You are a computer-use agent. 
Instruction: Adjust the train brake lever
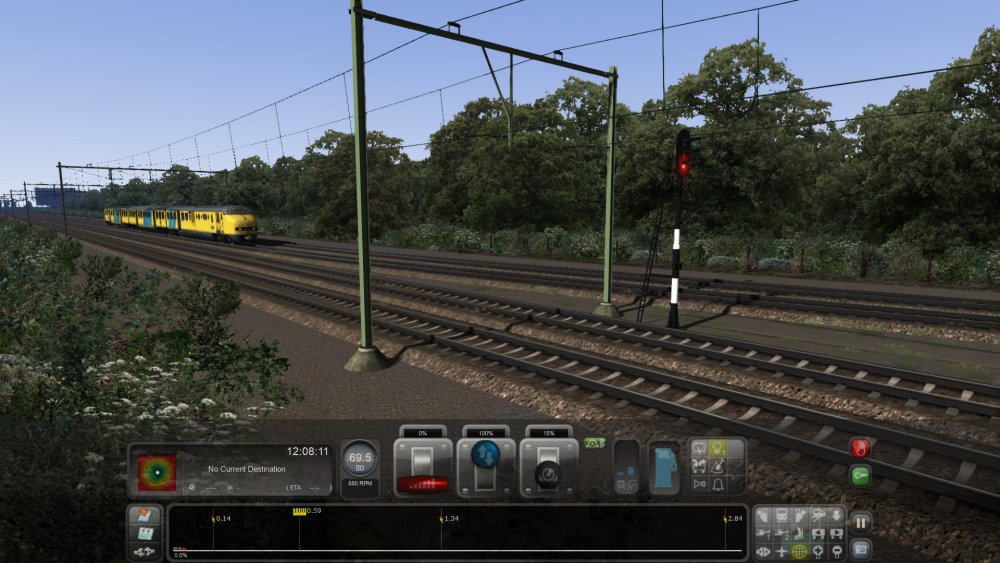tap(549, 468)
